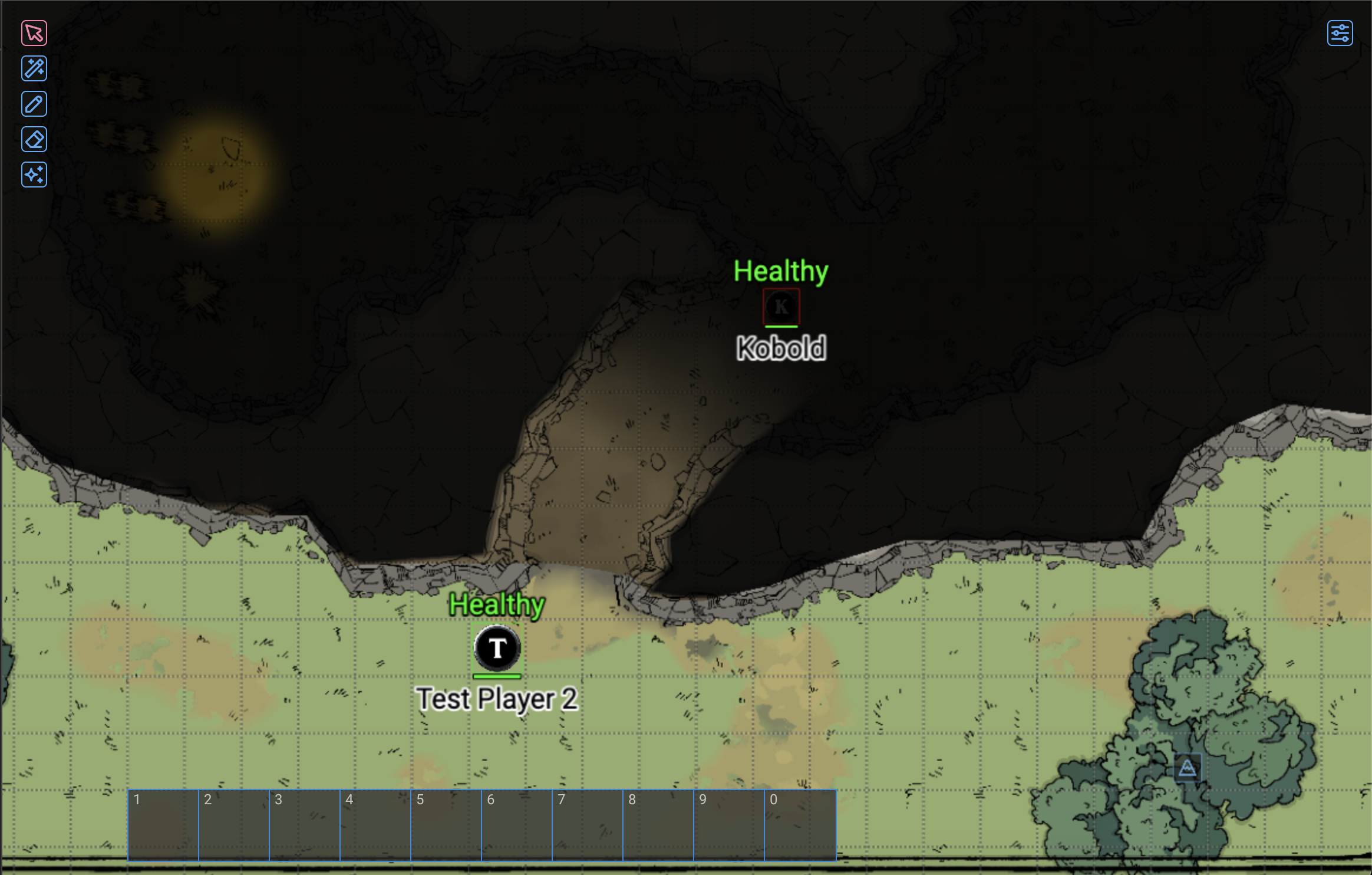Viewport: 1372px width, 875px height.
Task: Activate hotbar slot number 0
Action: point(800,825)
